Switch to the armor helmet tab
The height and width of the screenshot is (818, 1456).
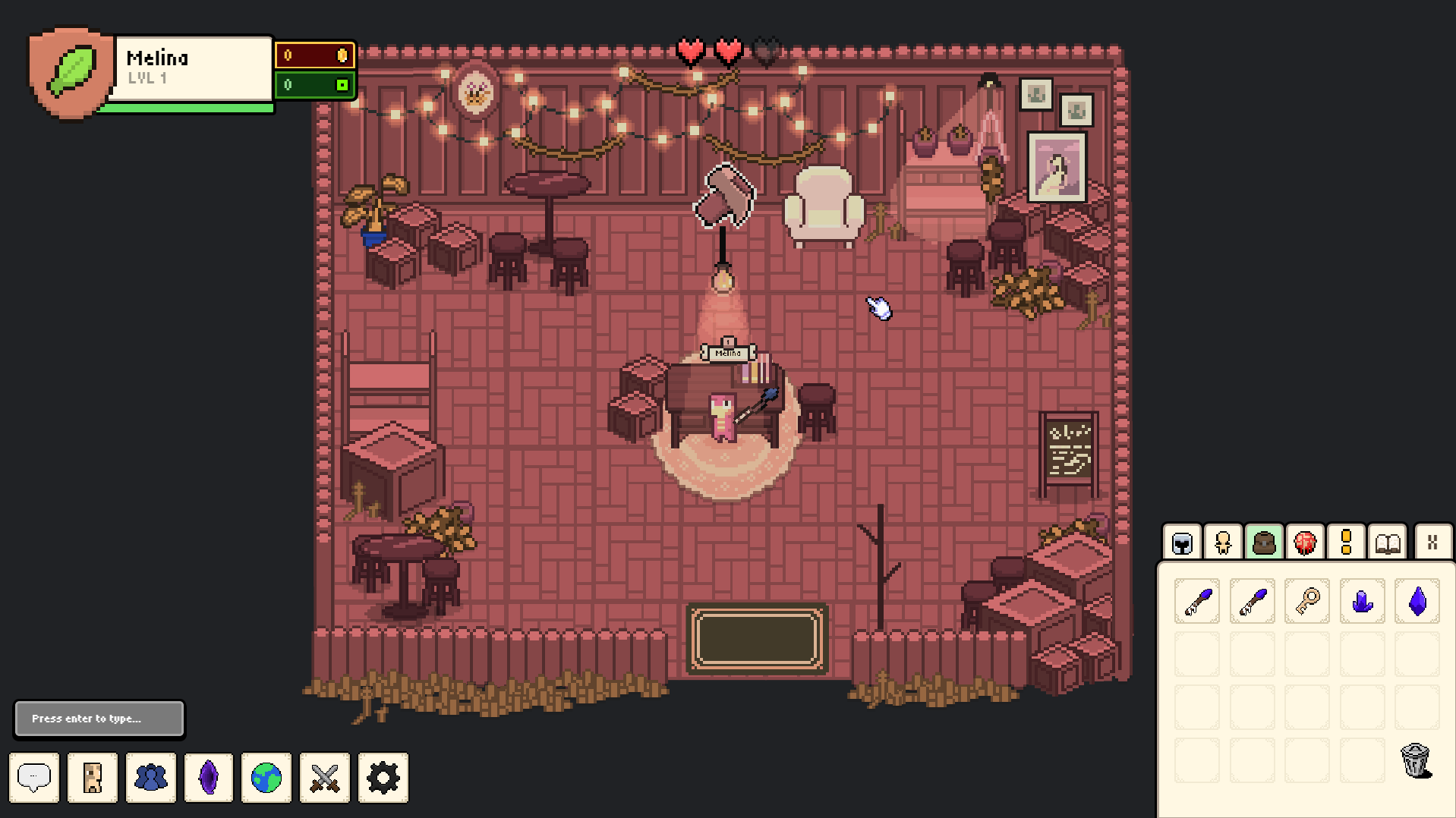point(1182,543)
